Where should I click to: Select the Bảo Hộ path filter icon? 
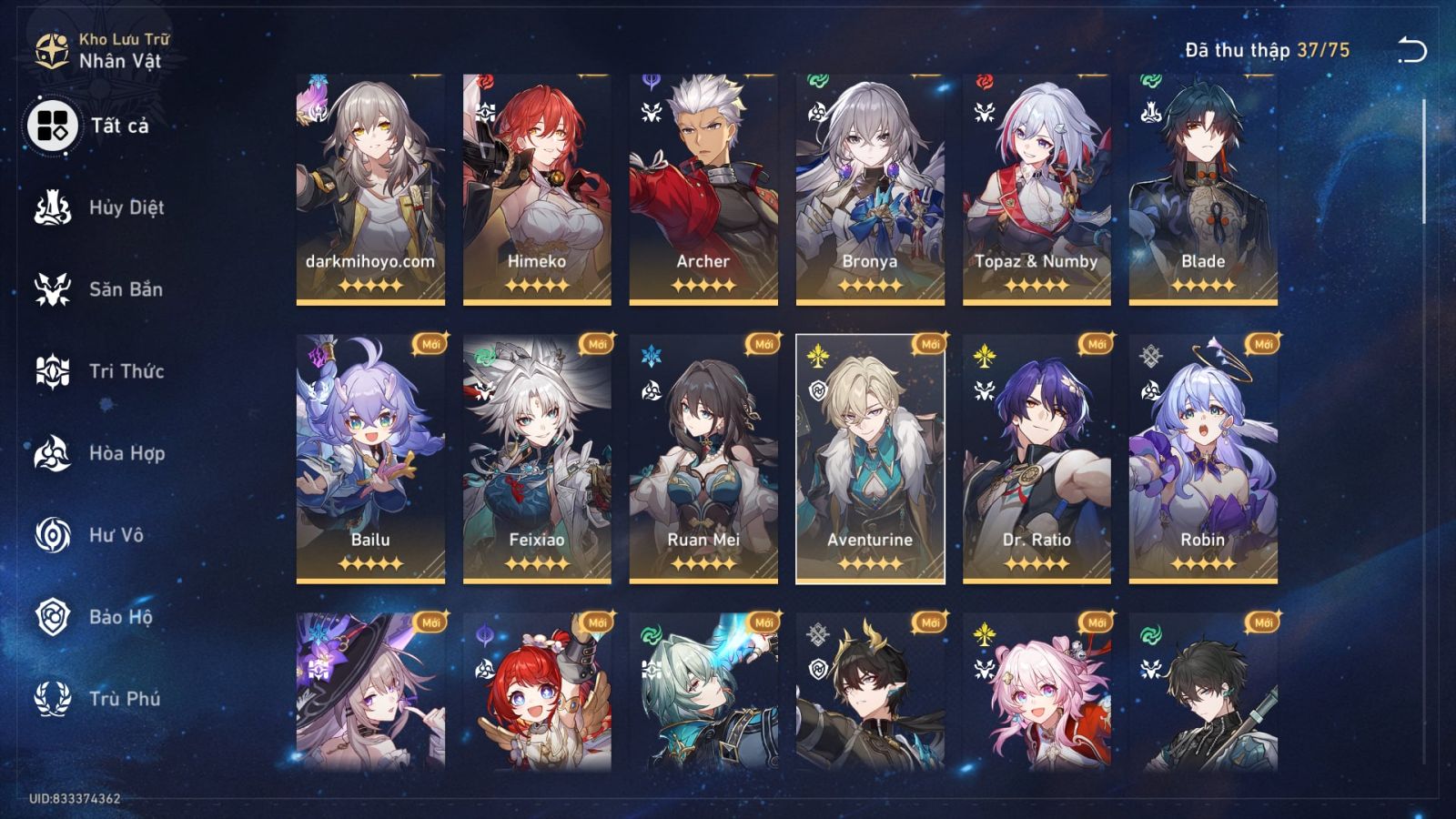coord(53,617)
